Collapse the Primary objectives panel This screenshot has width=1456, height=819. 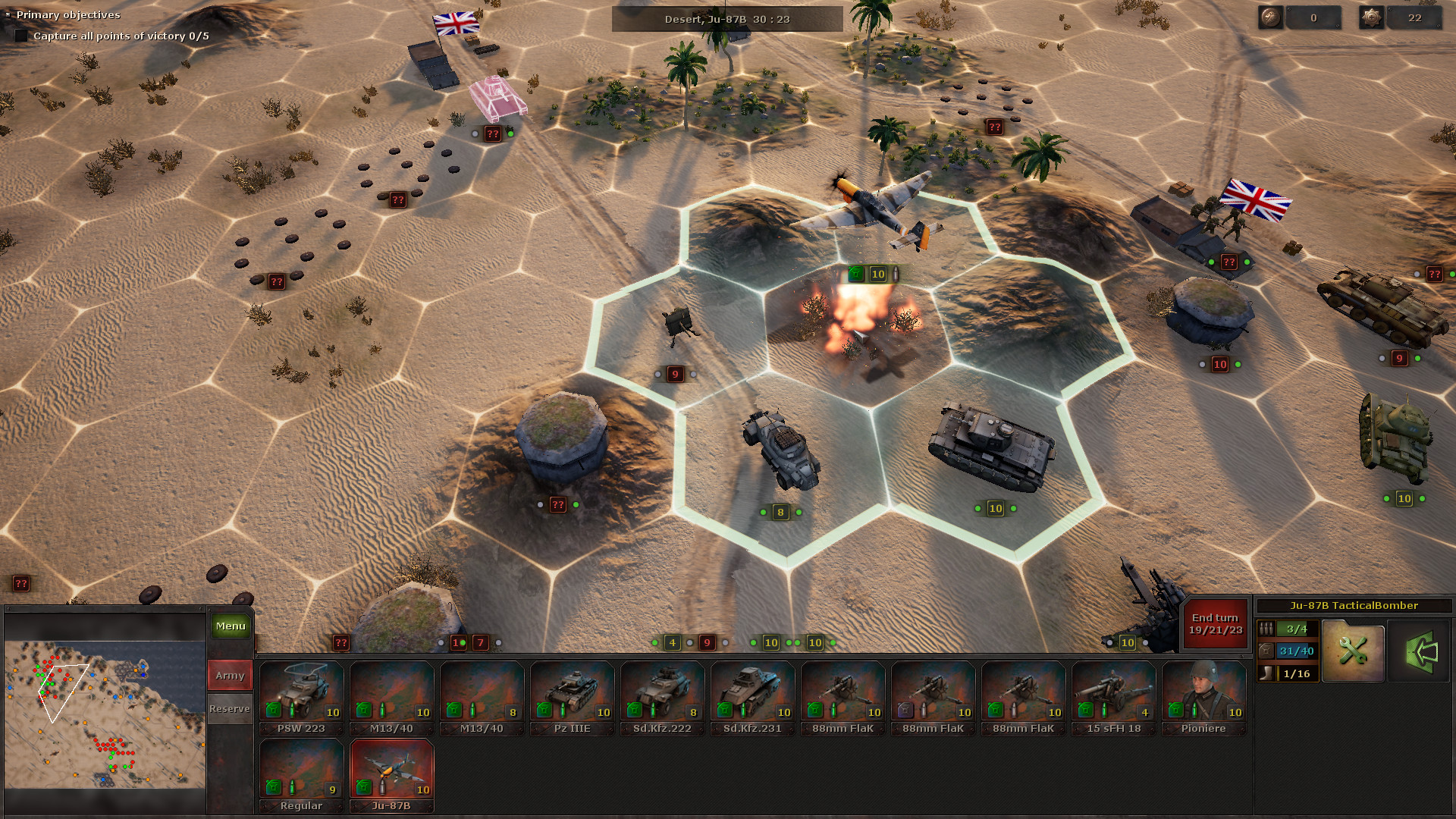[x=10, y=14]
